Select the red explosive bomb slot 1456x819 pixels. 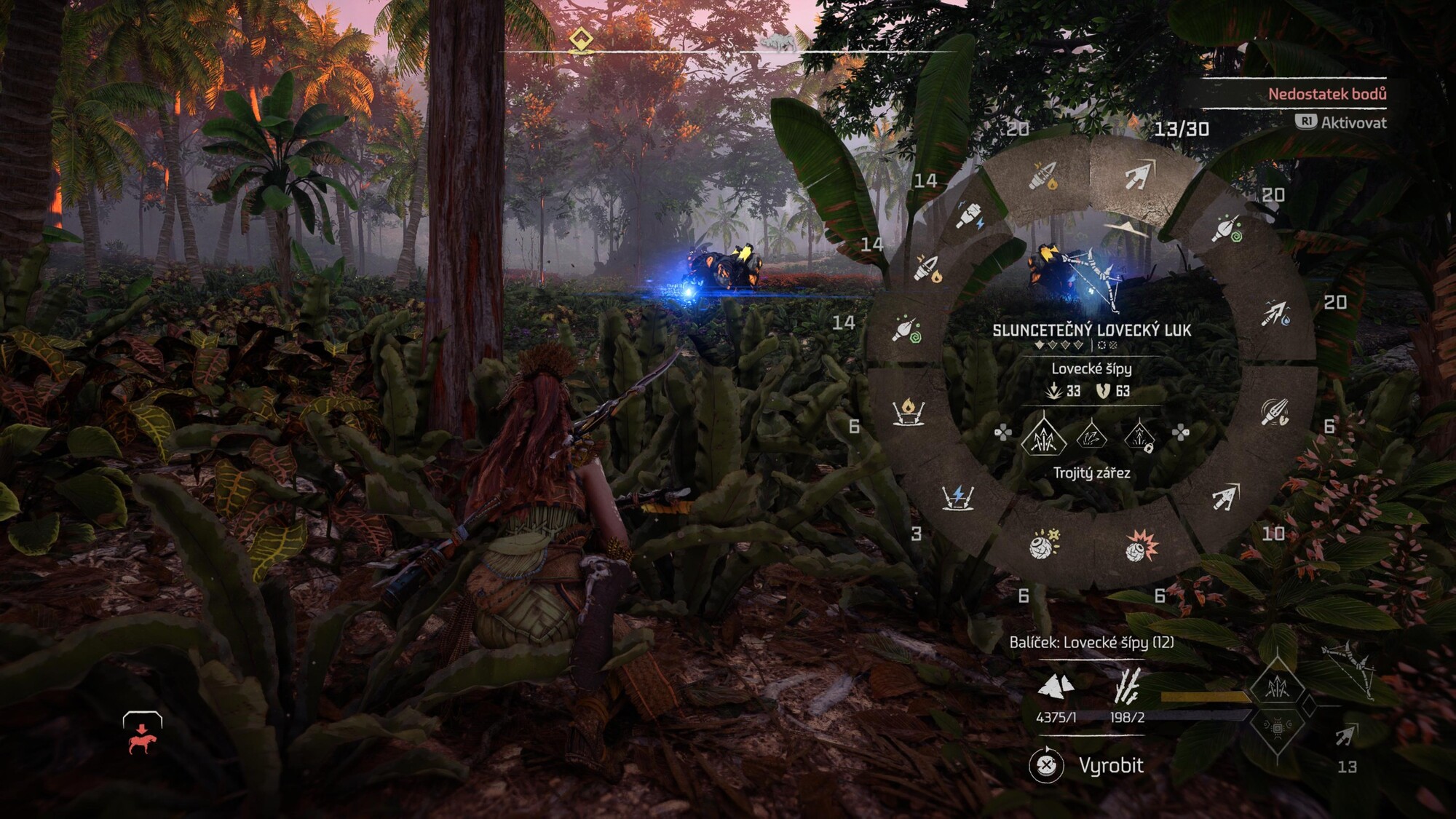[x=1141, y=546]
